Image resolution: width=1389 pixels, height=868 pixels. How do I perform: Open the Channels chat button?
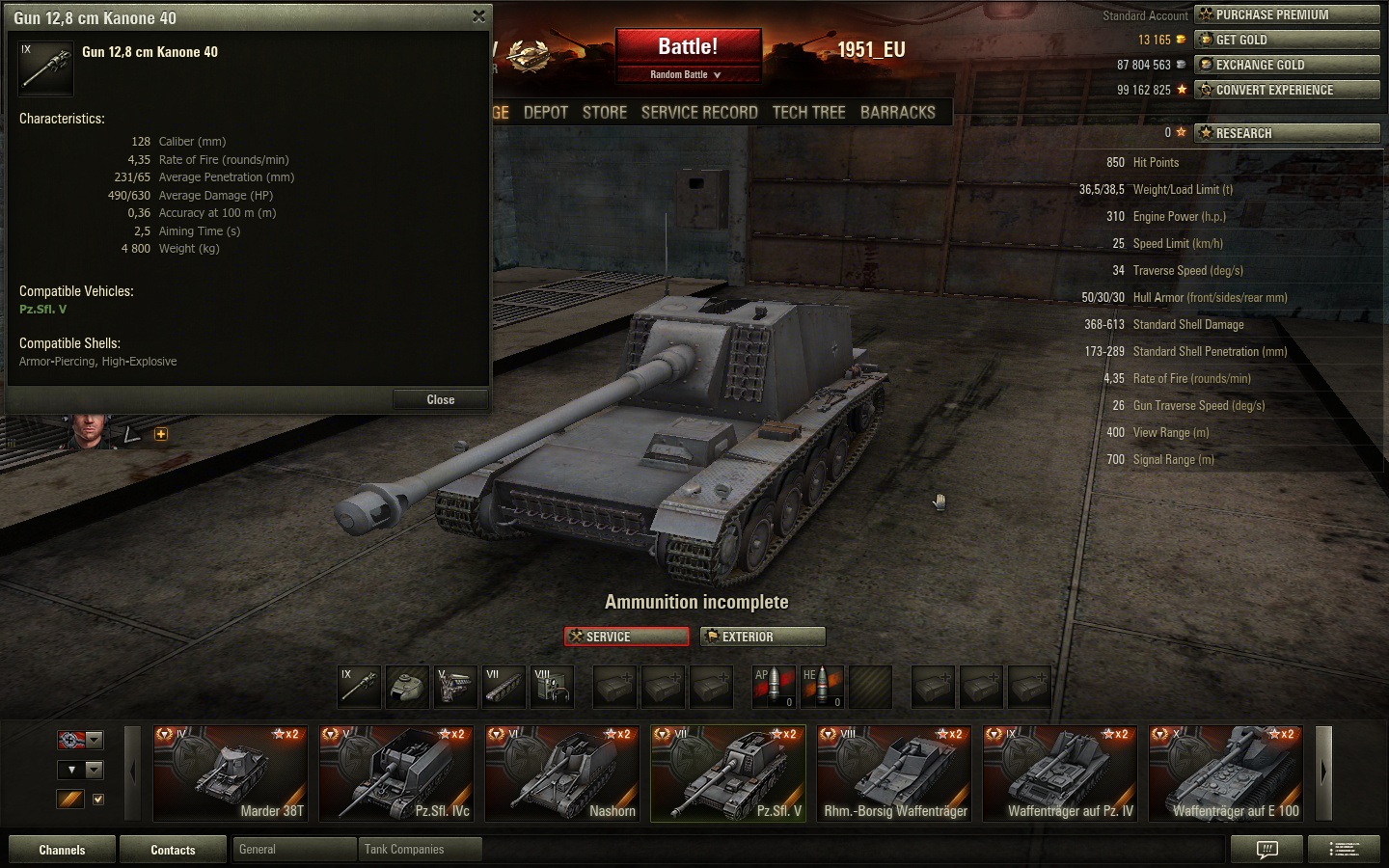(62, 850)
